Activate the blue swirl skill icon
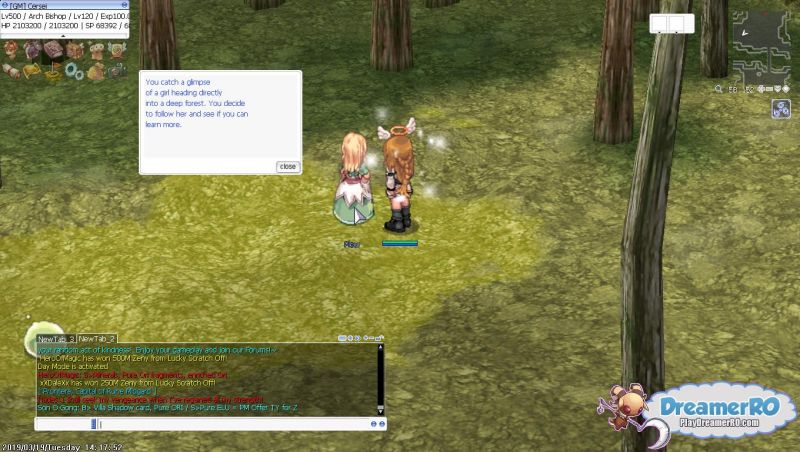800x452 pixels. [781, 111]
